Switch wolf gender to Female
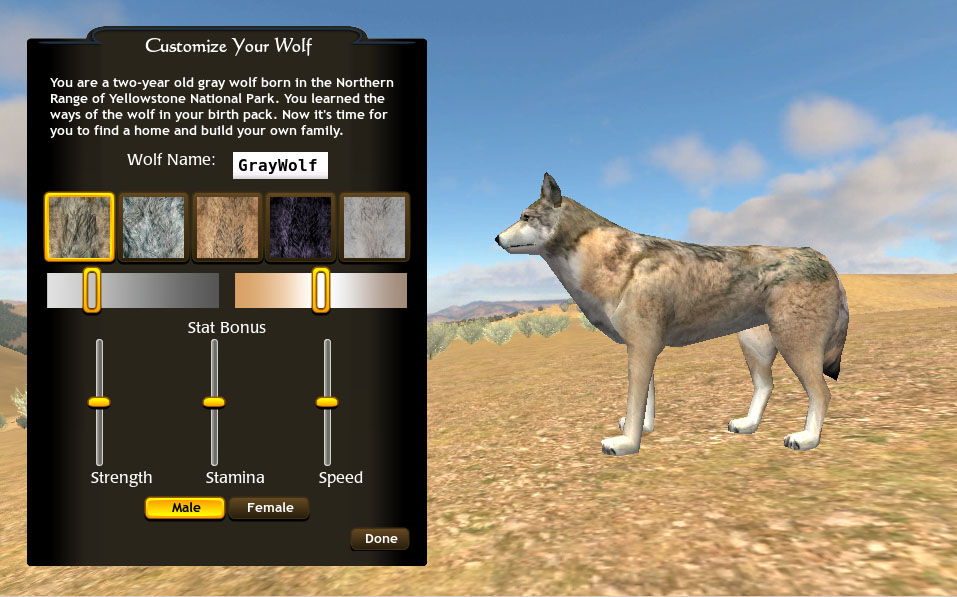 pyautogui.click(x=270, y=508)
